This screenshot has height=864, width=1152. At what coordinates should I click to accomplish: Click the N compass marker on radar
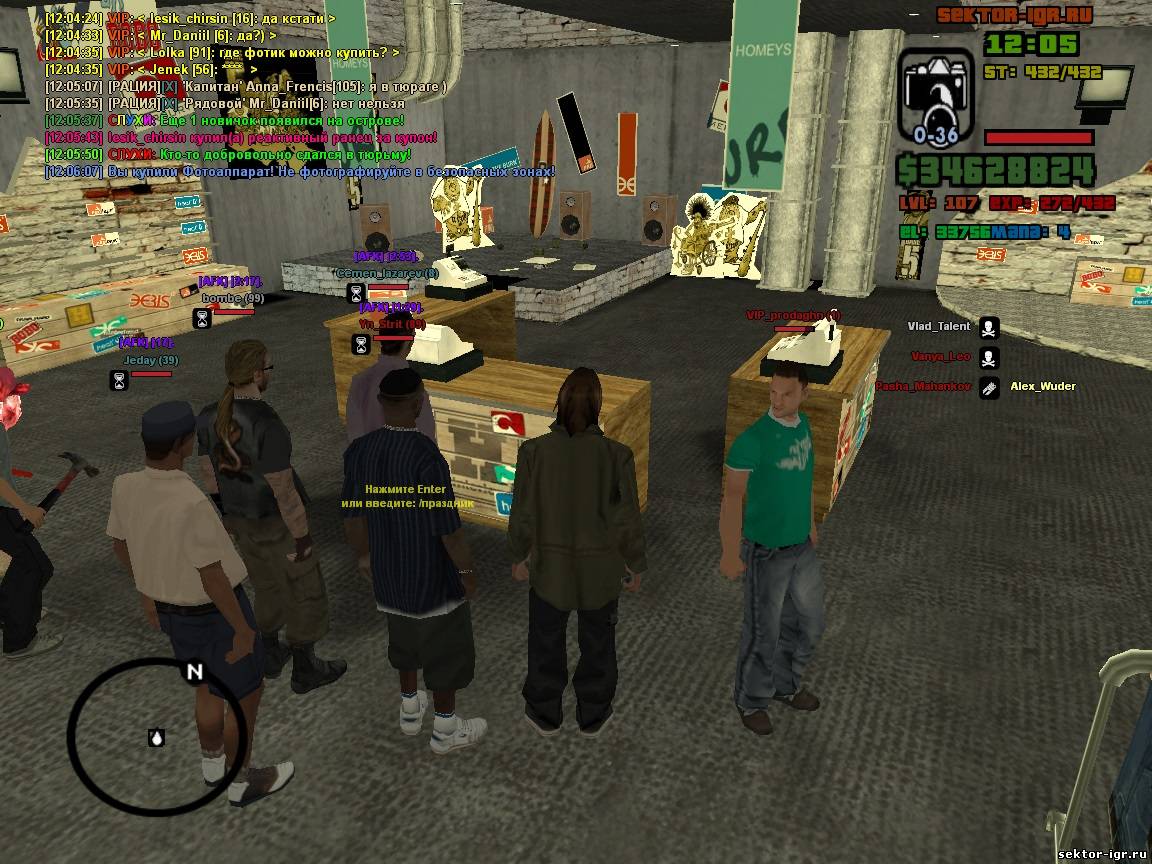(x=194, y=672)
